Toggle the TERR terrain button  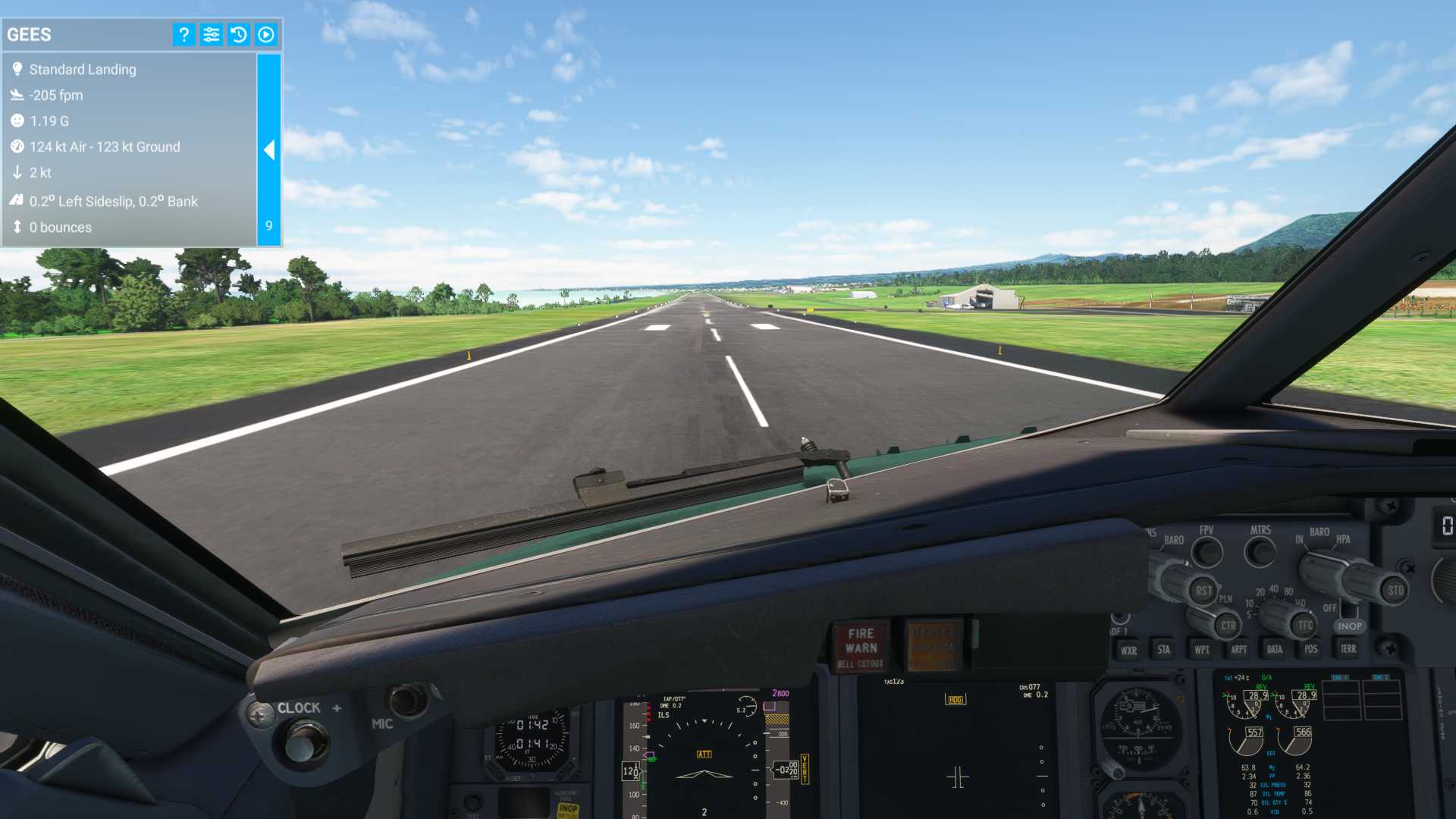[1348, 648]
